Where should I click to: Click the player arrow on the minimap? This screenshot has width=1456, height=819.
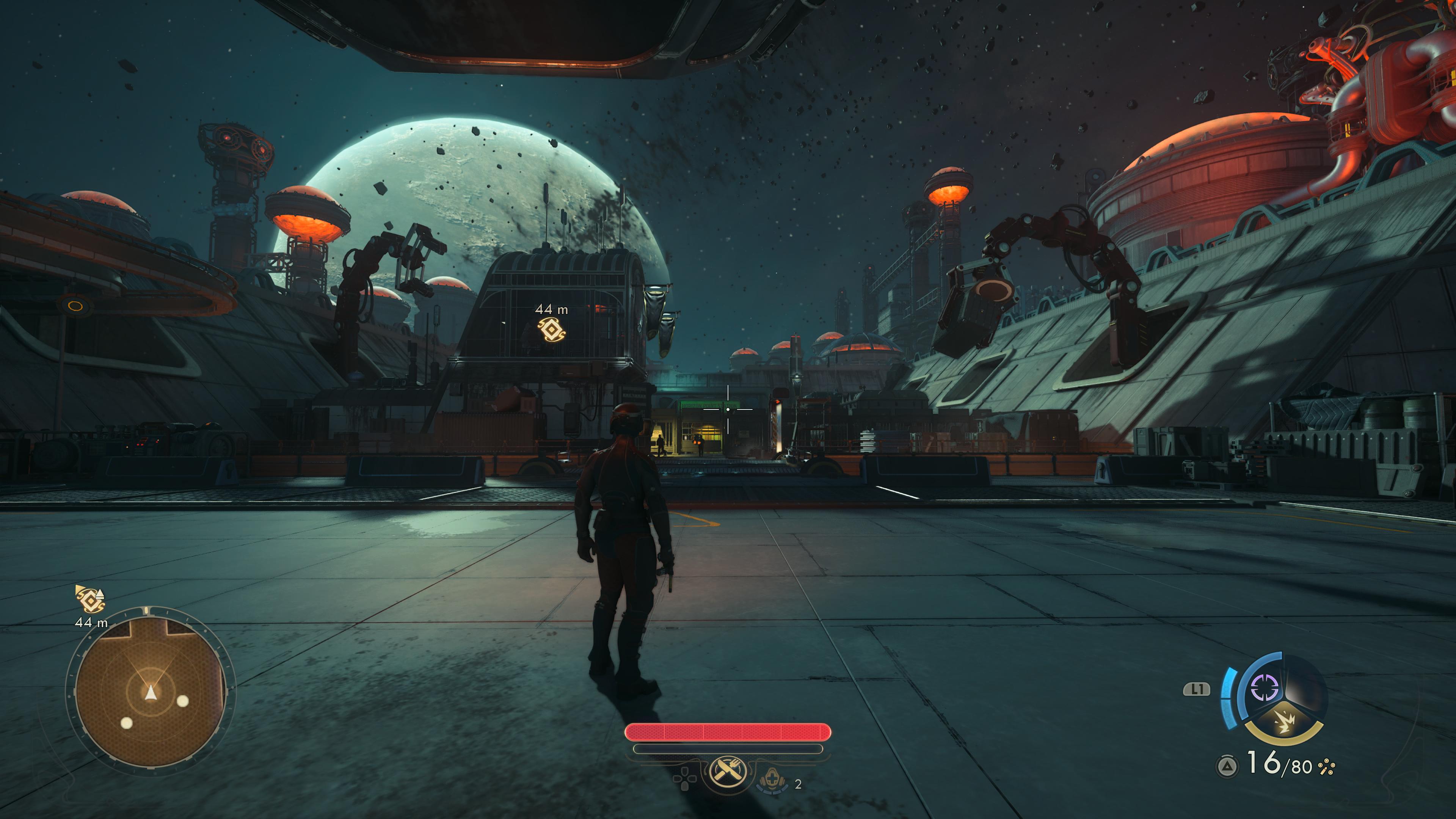(151, 692)
